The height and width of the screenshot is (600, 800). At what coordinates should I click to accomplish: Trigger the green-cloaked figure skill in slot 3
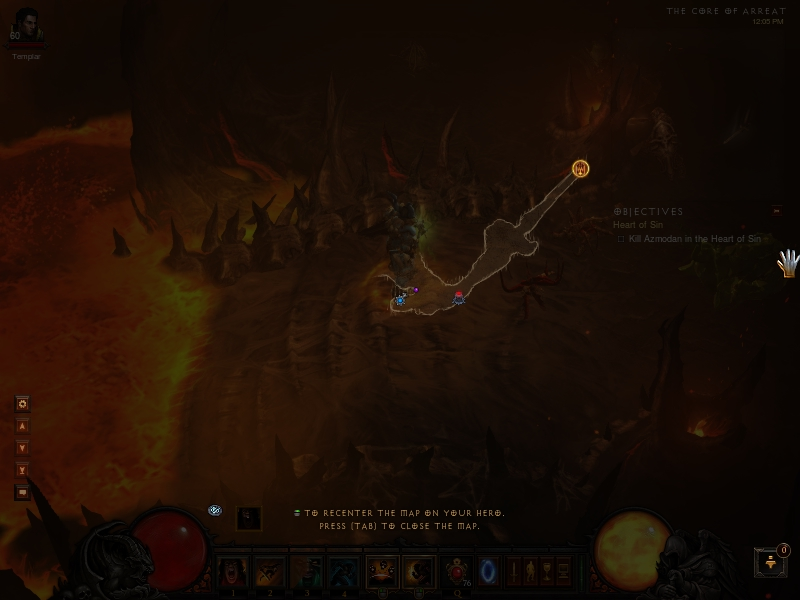[306, 572]
